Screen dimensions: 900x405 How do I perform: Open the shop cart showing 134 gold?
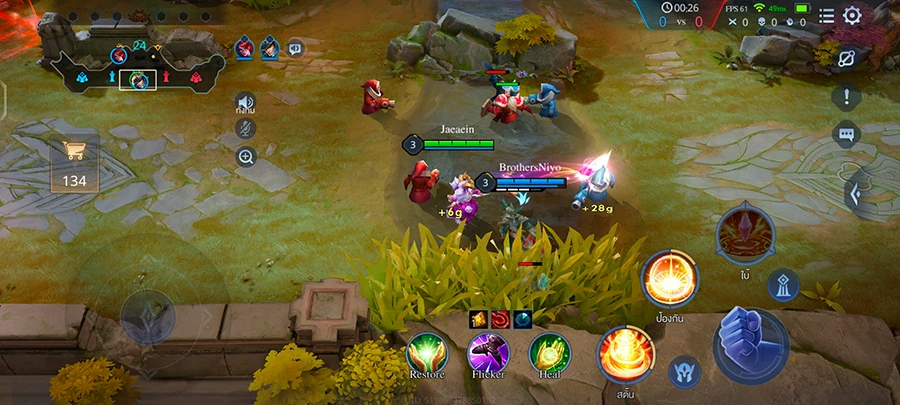pyautogui.click(x=74, y=163)
